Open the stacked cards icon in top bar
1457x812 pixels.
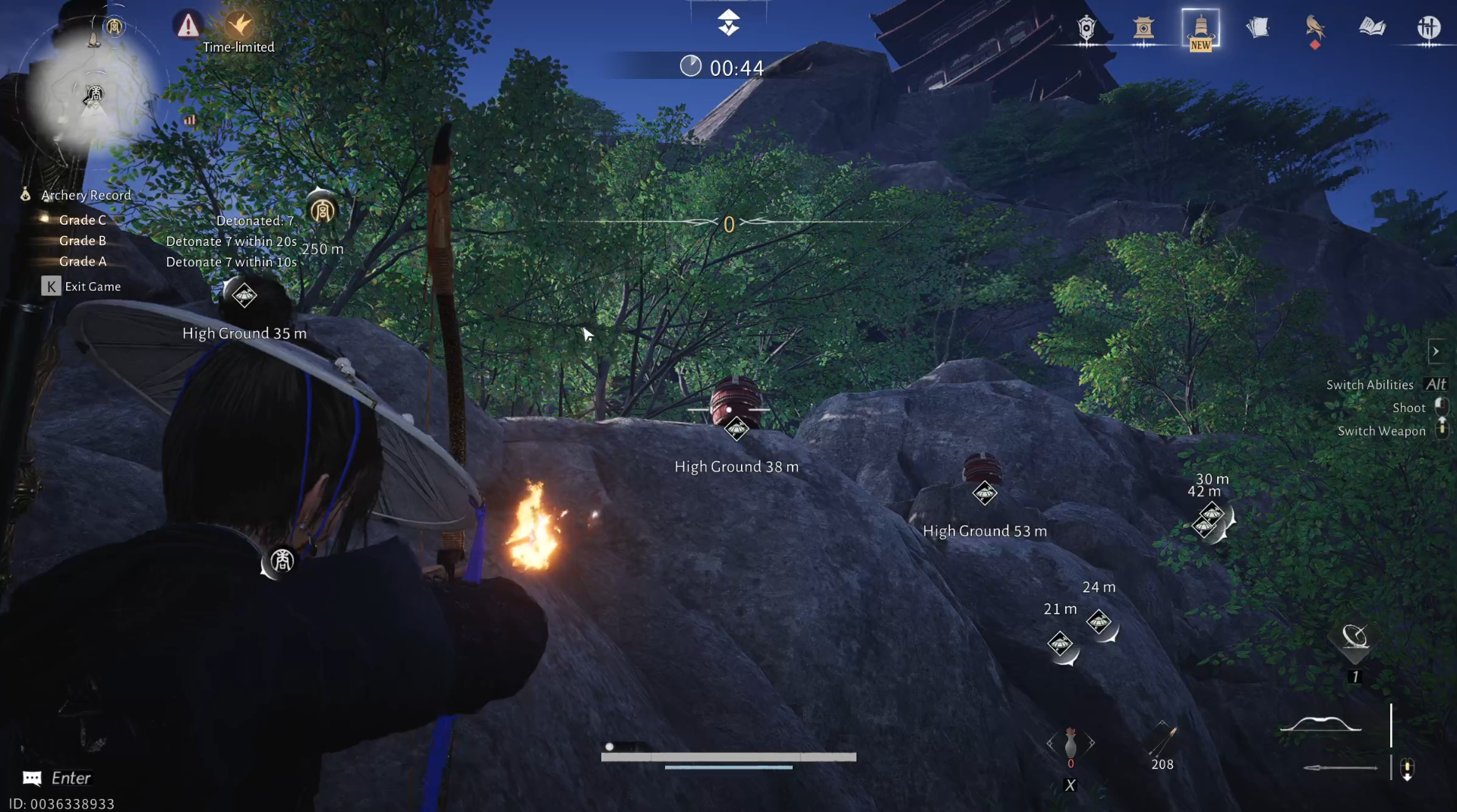tap(1259, 27)
